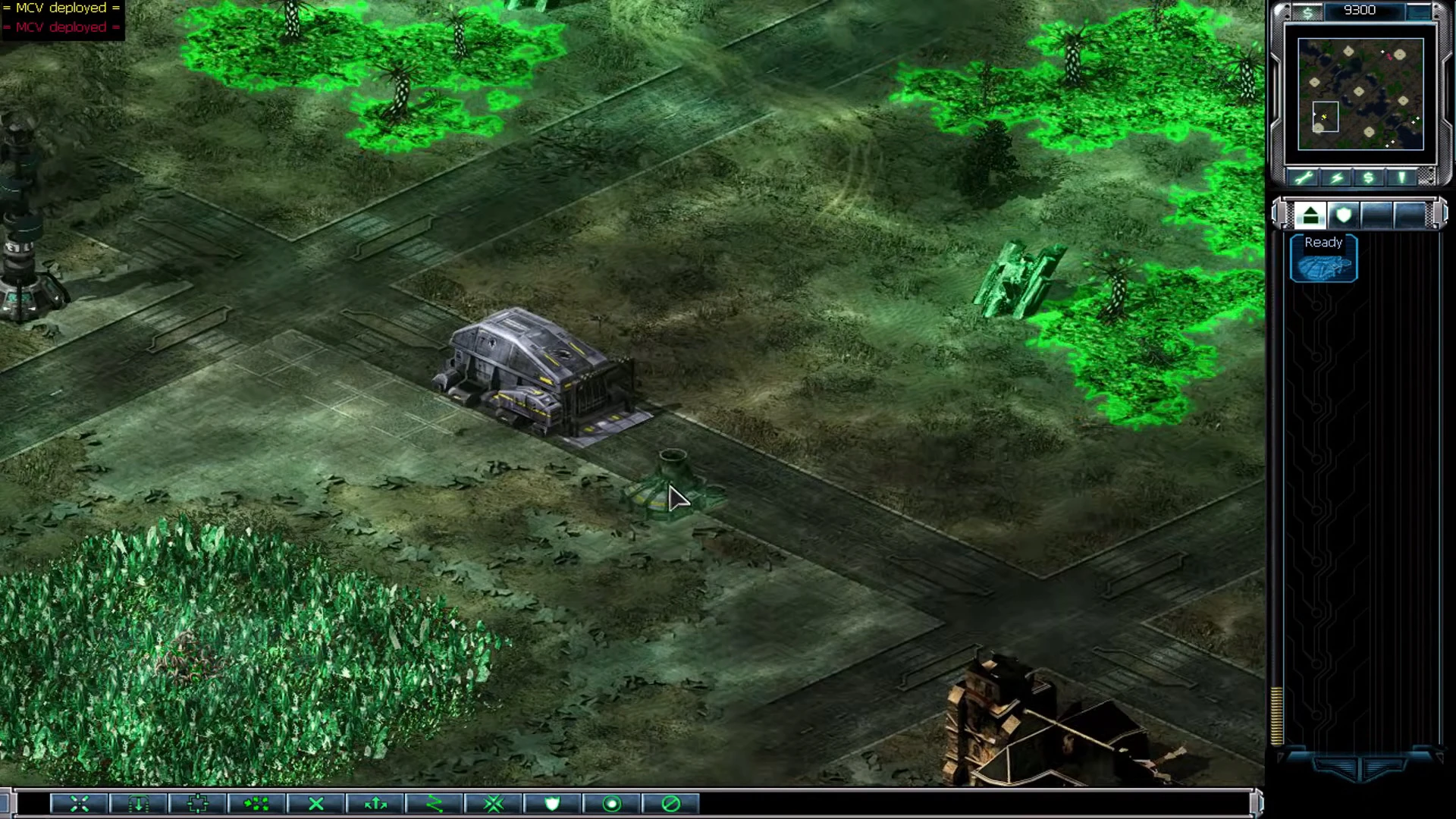The width and height of the screenshot is (1456, 819).
Task: Click the credits display showing 9300
Action: coord(1360,10)
